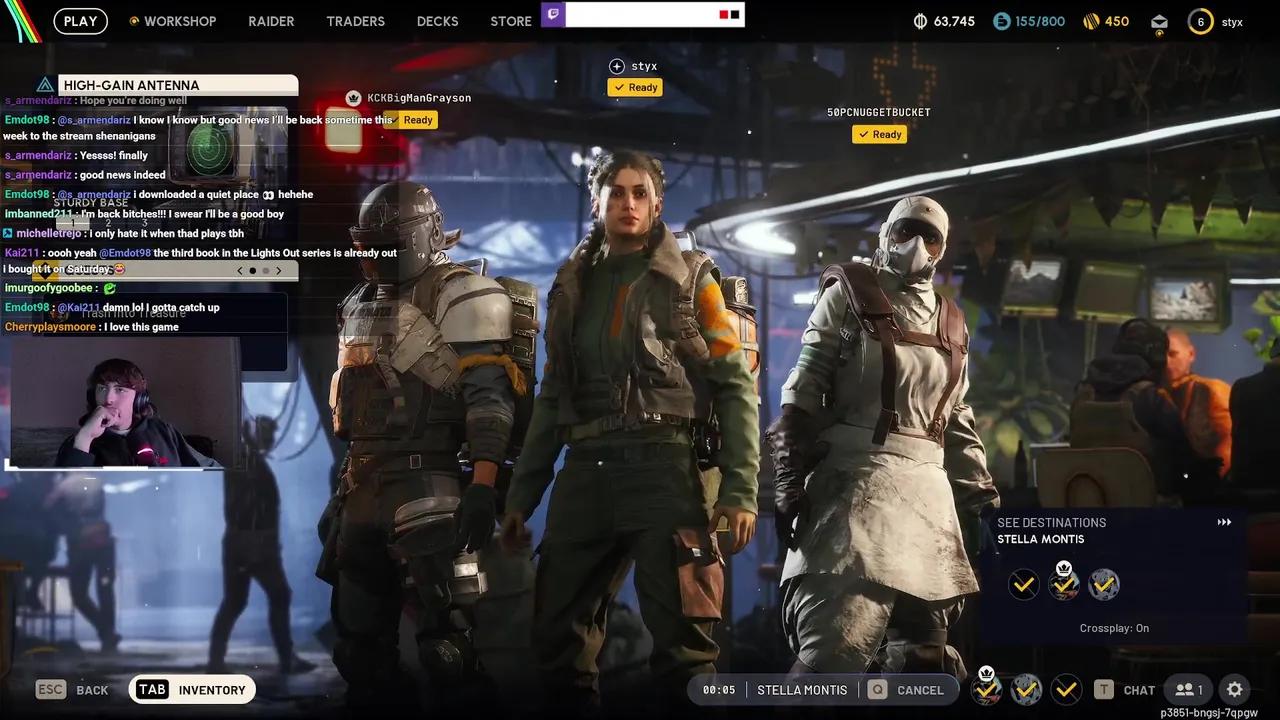Screen dimensions: 1280x720
Task: Select the blue currency icon showing 155/800
Action: (1001, 19)
